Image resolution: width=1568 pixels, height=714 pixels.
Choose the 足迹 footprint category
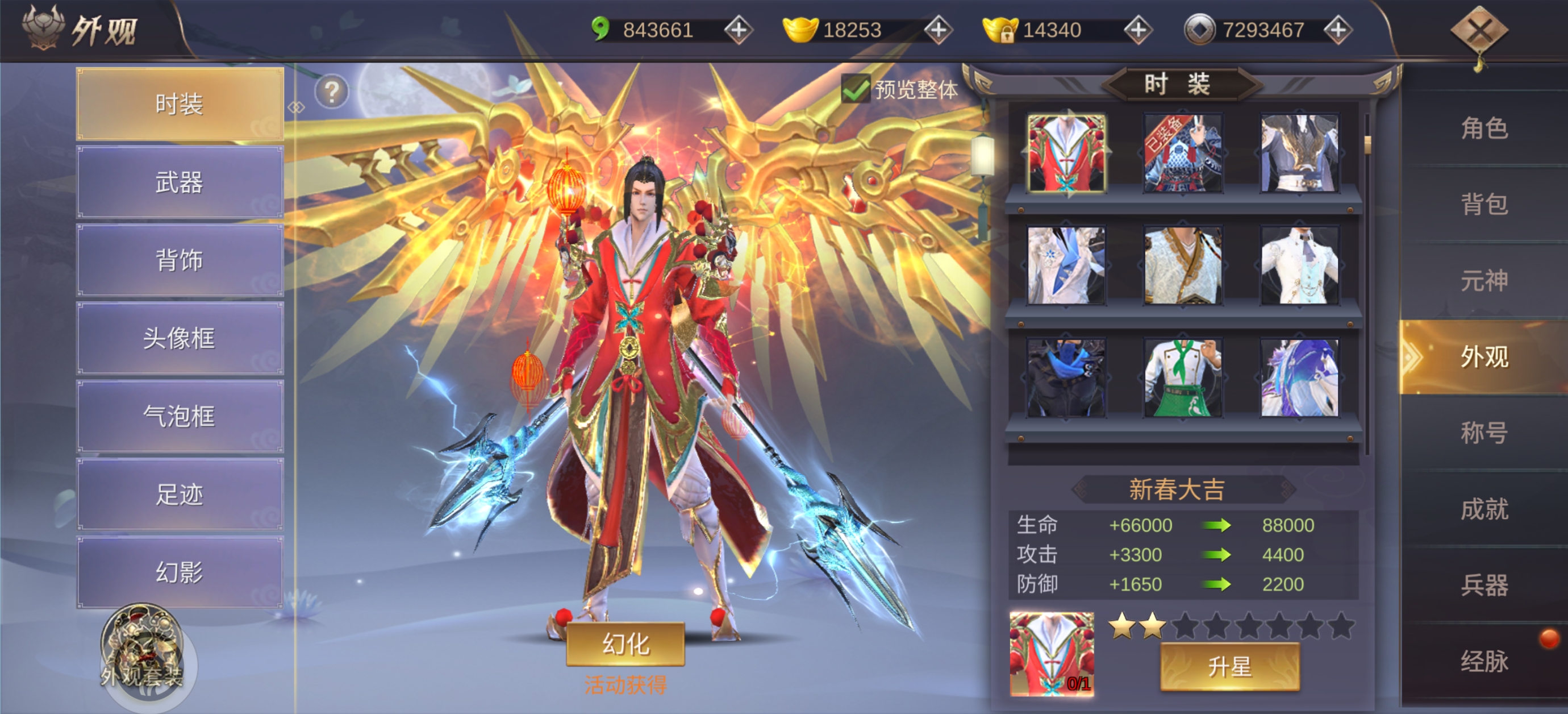pyautogui.click(x=180, y=494)
